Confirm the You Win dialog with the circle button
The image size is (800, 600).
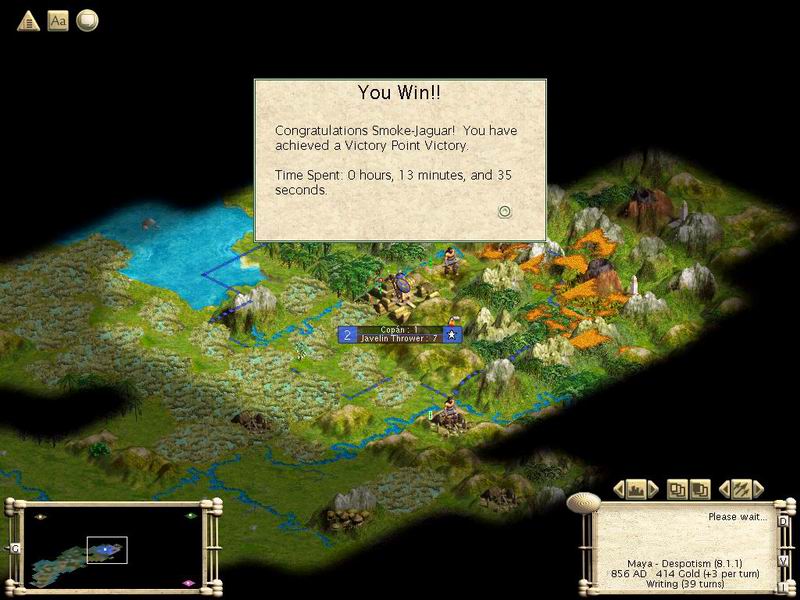click(505, 211)
